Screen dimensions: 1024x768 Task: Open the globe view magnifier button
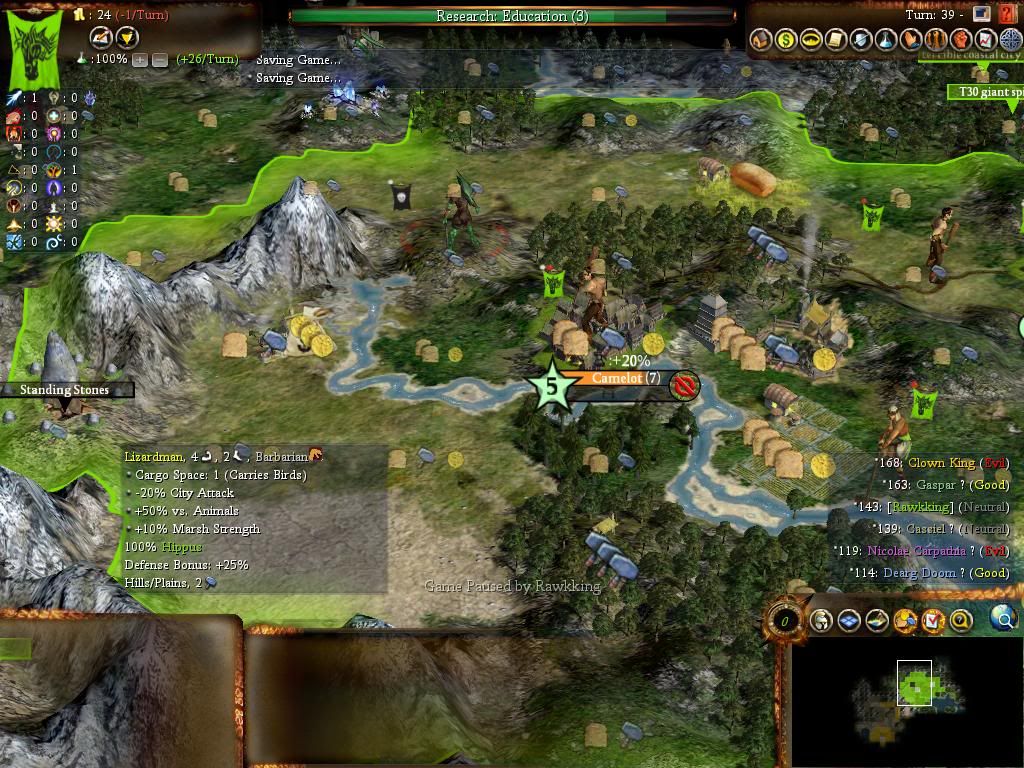click(1002, 620)
